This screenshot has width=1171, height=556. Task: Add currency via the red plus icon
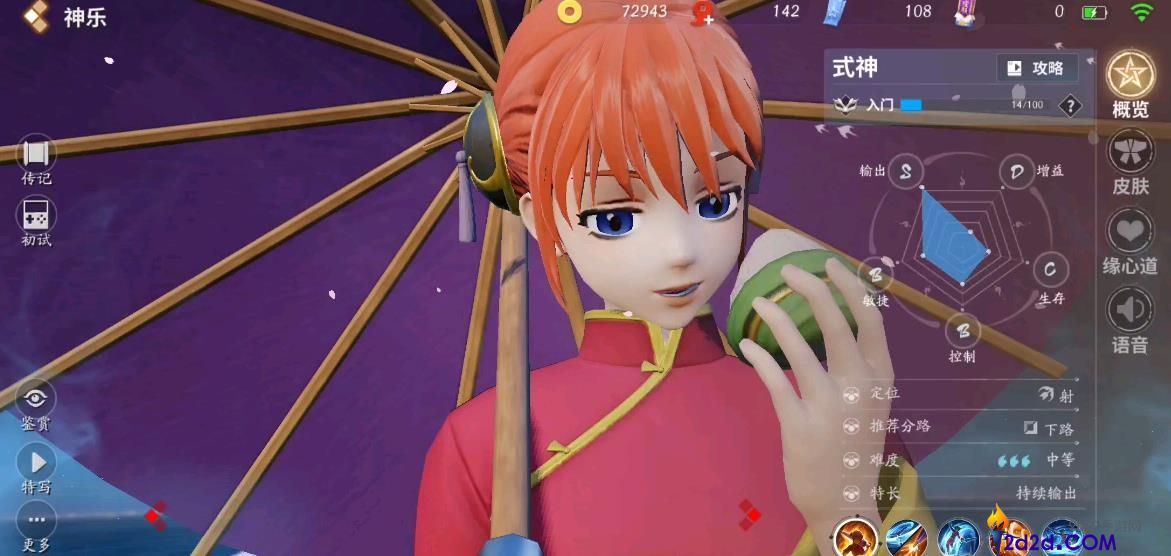tap(703, 12)
